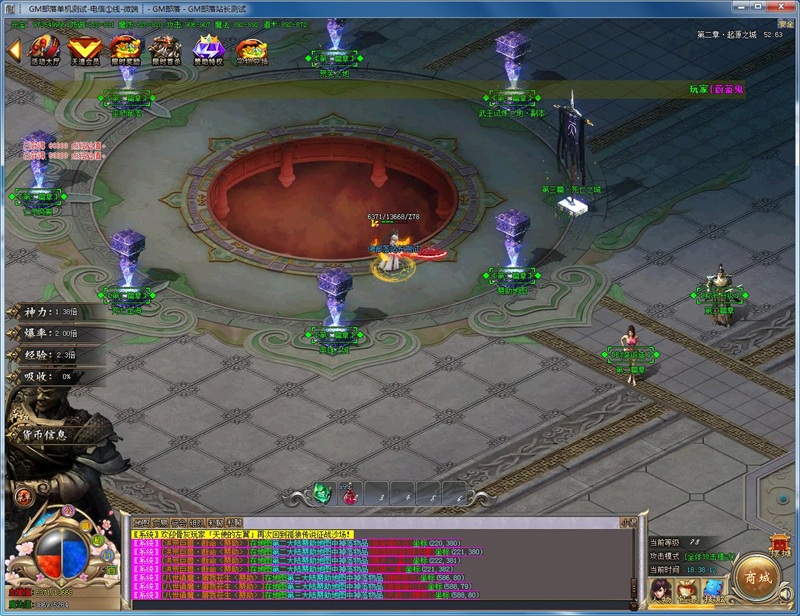Use the red potion in the hotbar
This screenshot has height=616, width=800.
point(349,494)
